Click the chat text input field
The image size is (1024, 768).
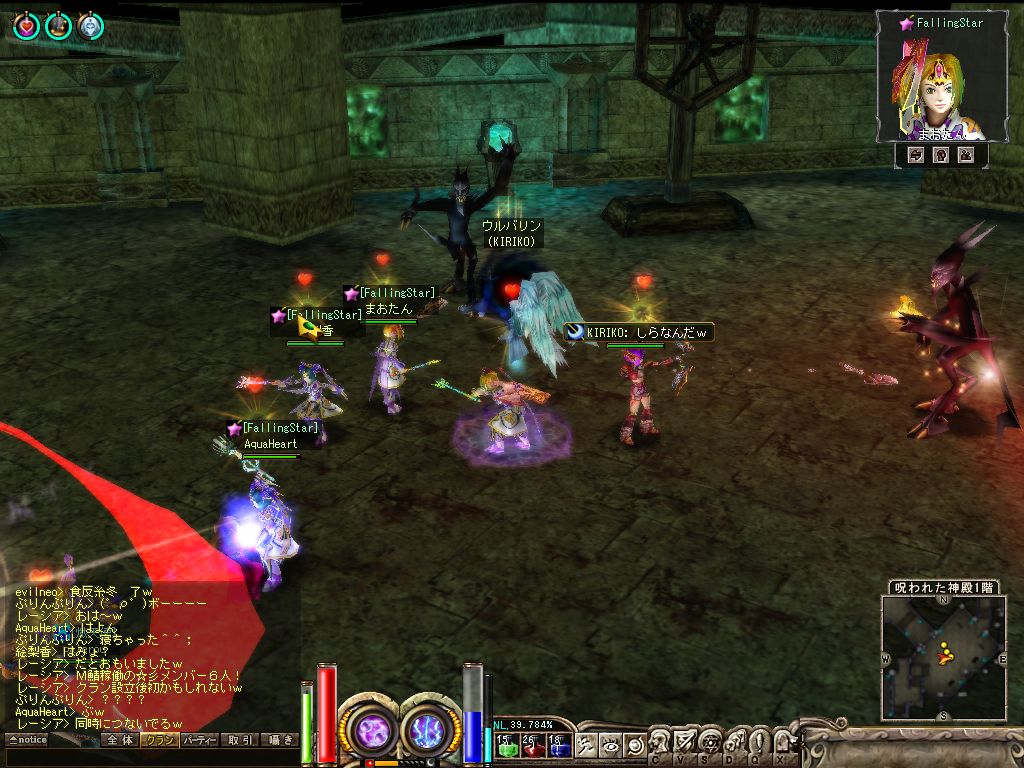pyautogui.click(x=150, y=757)
